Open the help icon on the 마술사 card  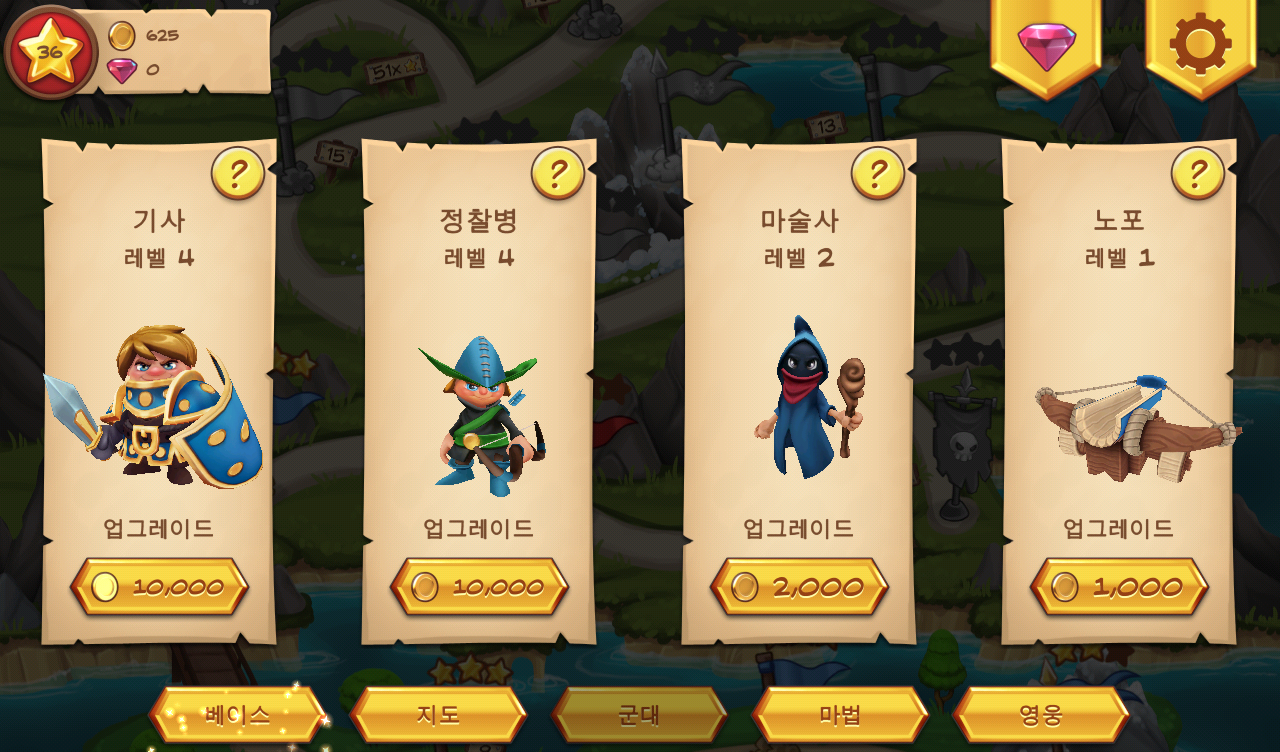point(878,173)
